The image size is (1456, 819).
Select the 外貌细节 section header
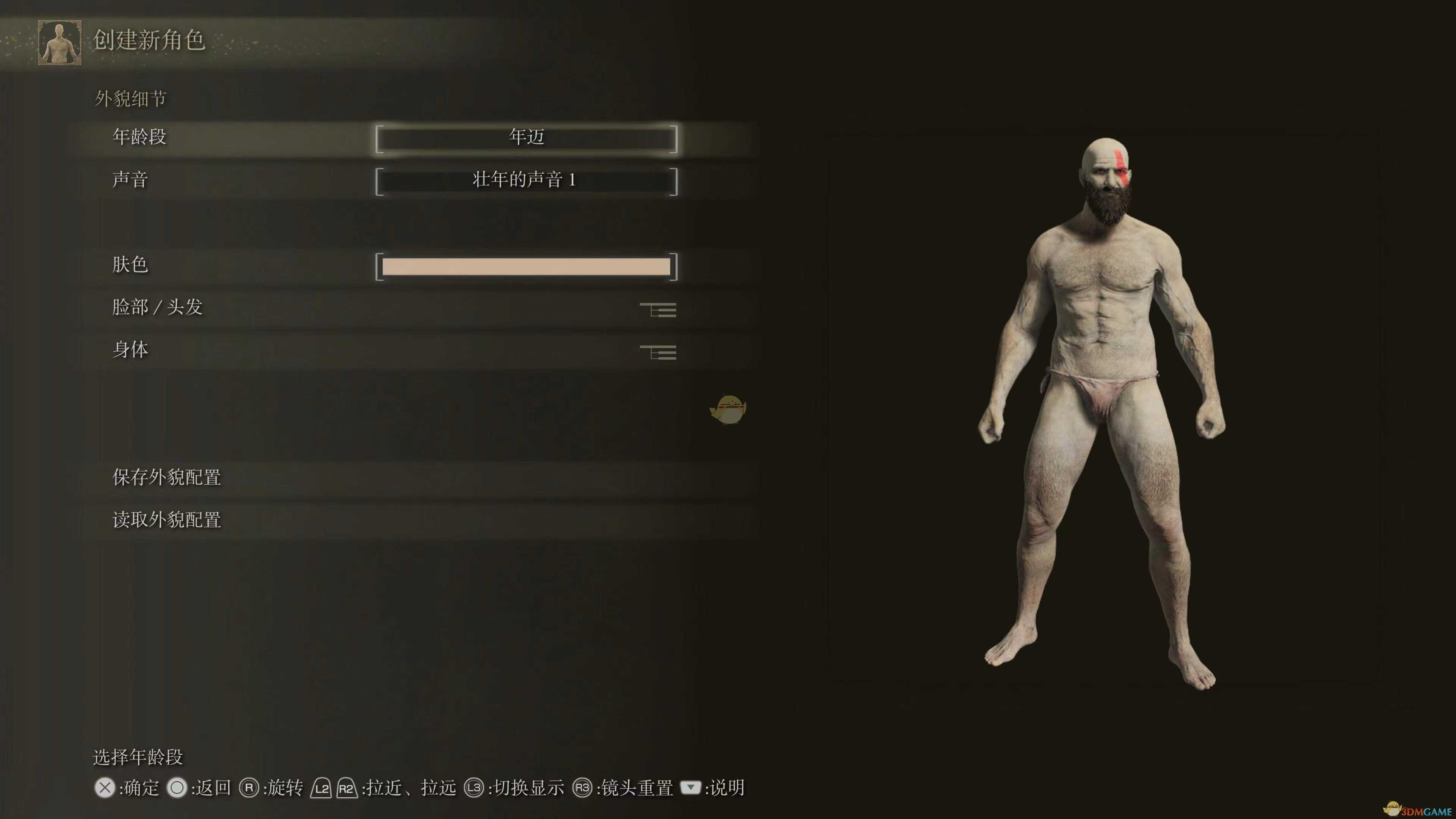130,97
